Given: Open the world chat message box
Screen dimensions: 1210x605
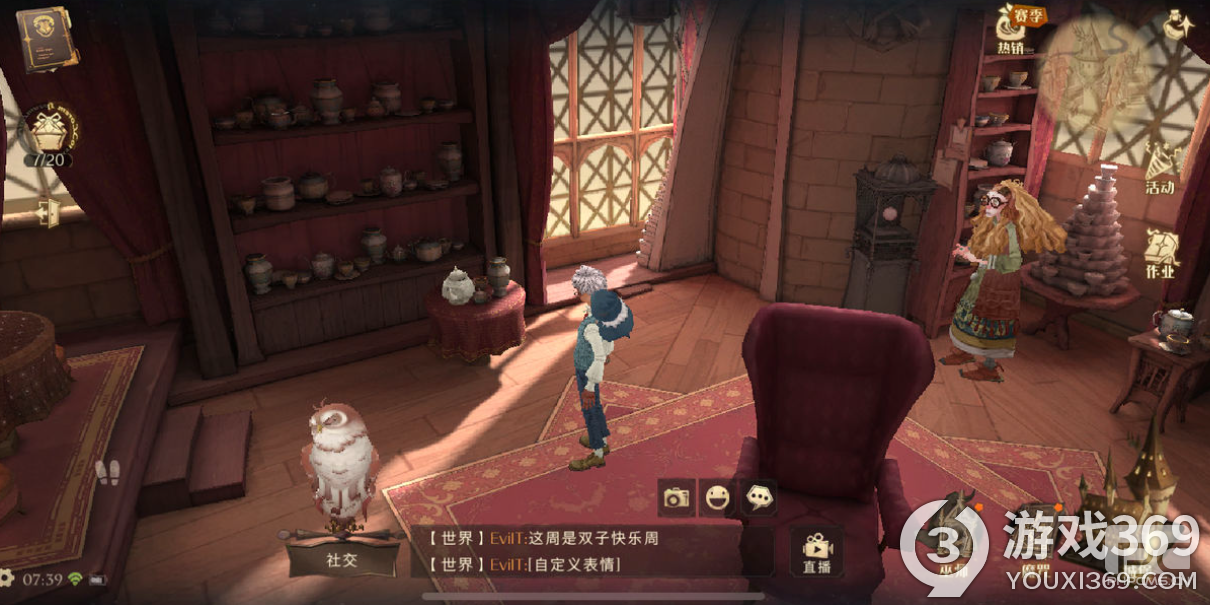Looking at the screenshot, I should coord(590,551).
